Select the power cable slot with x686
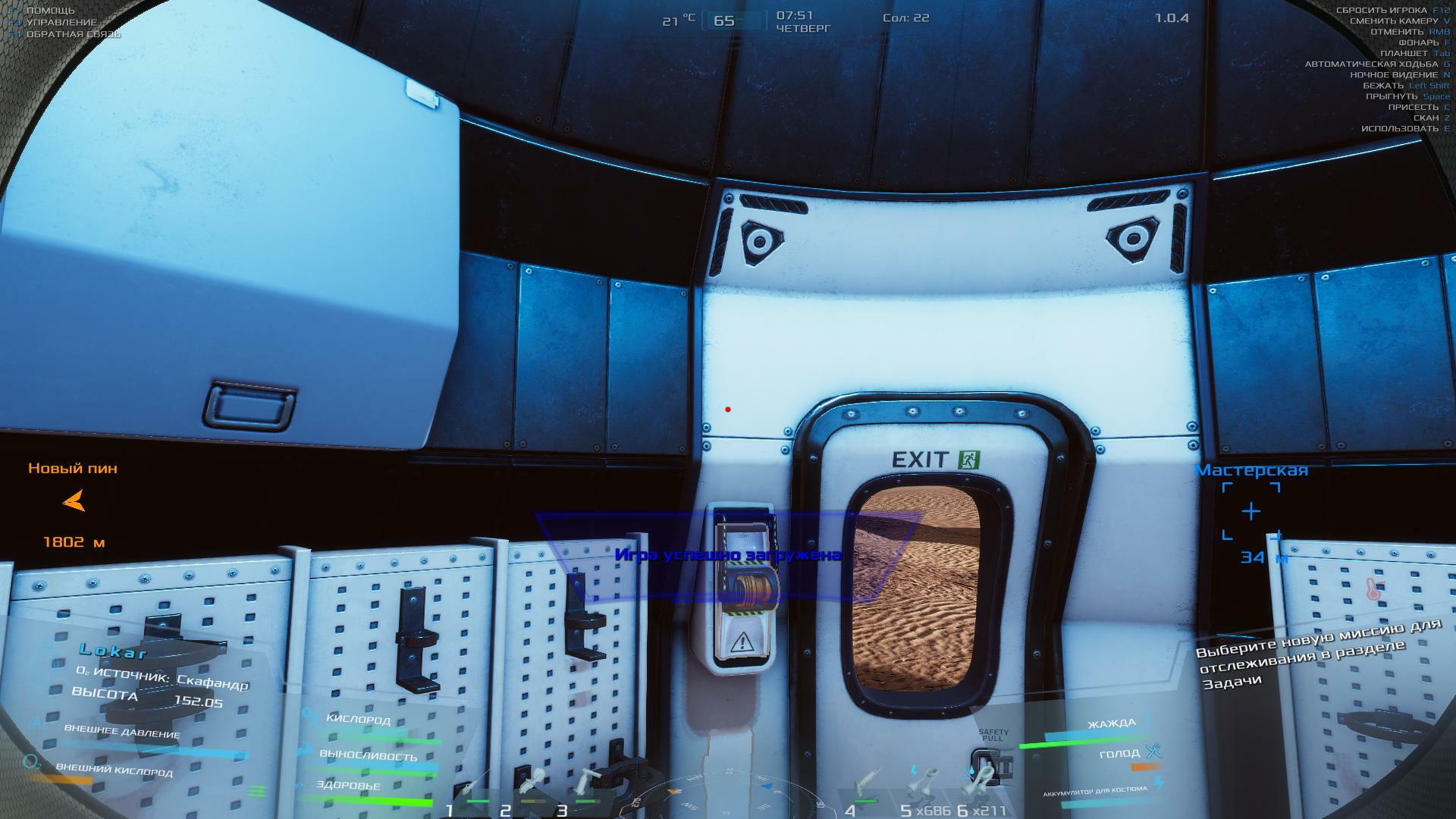The width and height of the screenshot is (1456, 819). [923, 790]
